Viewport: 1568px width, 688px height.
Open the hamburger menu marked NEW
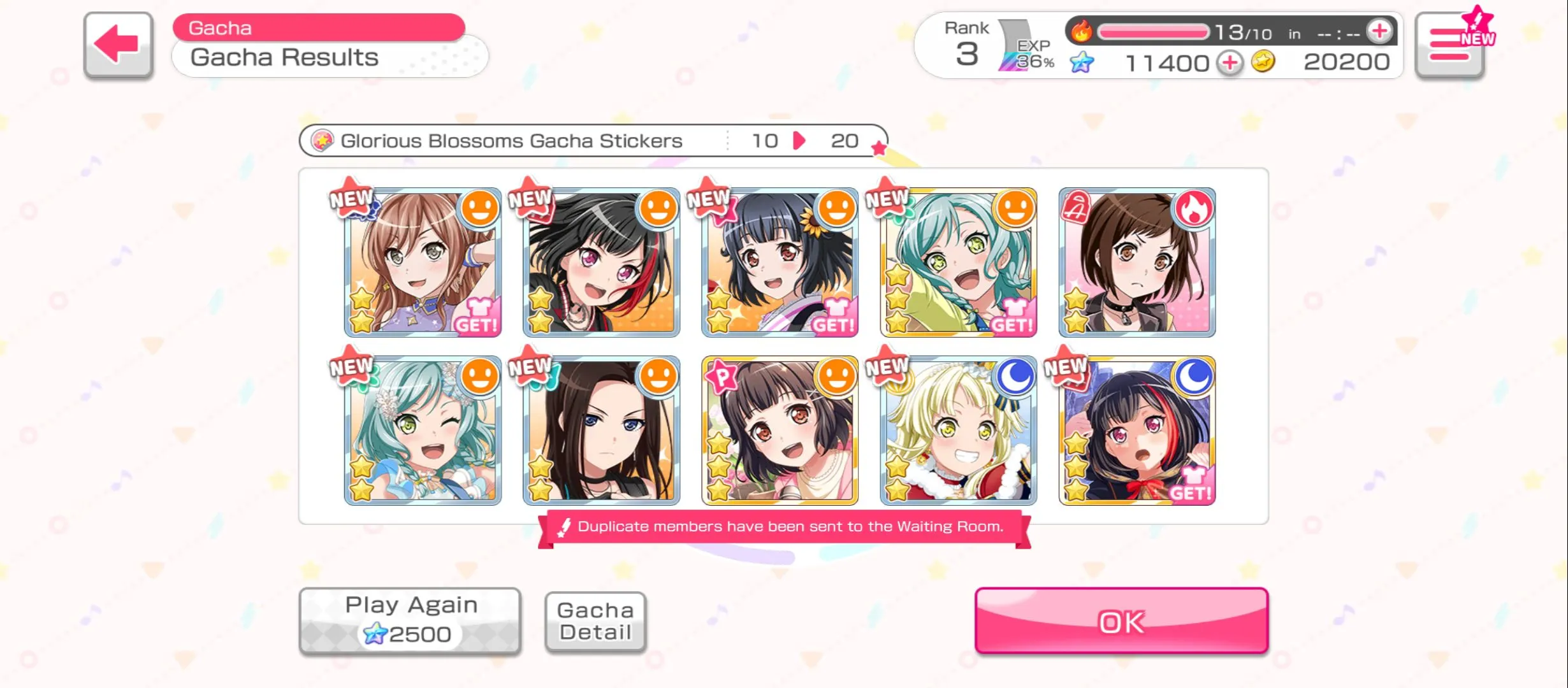[x=1450, y=45]
